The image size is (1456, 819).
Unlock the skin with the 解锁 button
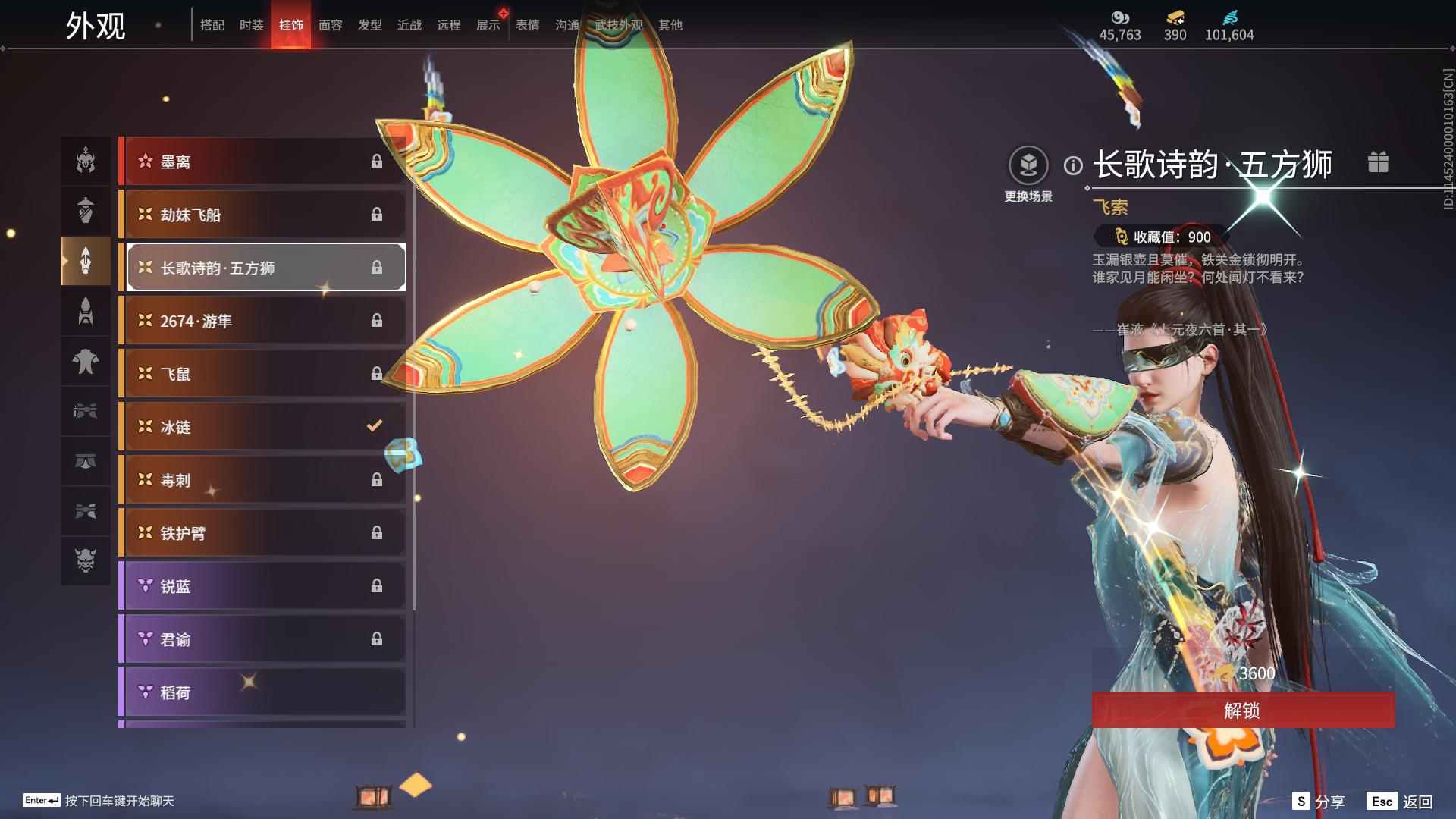coord(1242,711)
